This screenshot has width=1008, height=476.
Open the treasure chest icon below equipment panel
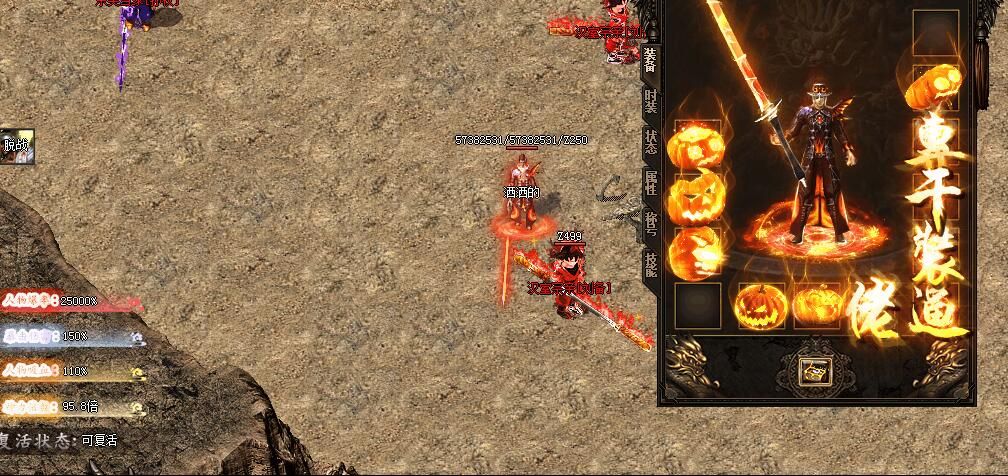pos(811,372)
